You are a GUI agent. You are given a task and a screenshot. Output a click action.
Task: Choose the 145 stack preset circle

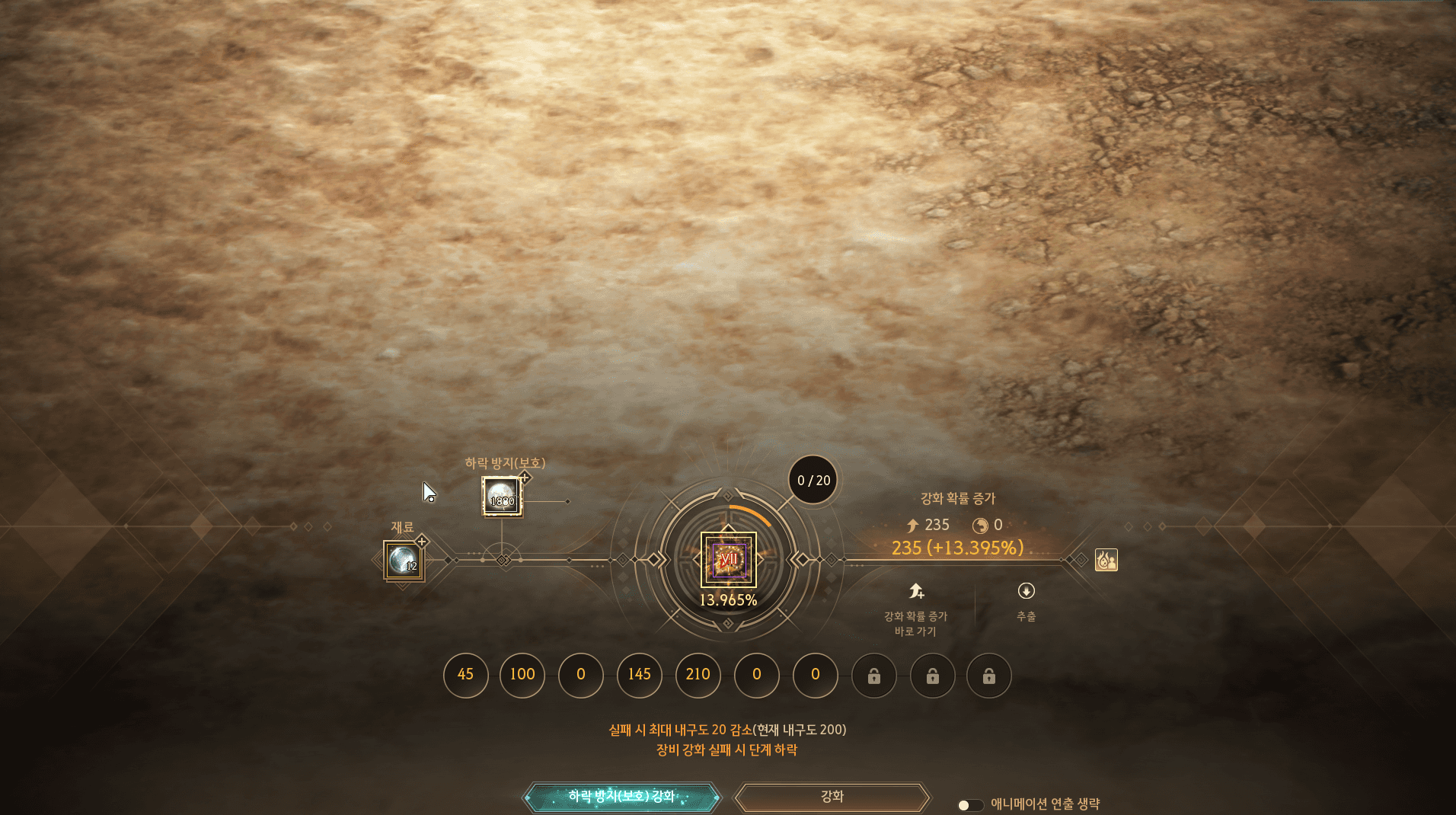(x=639, y=675)
